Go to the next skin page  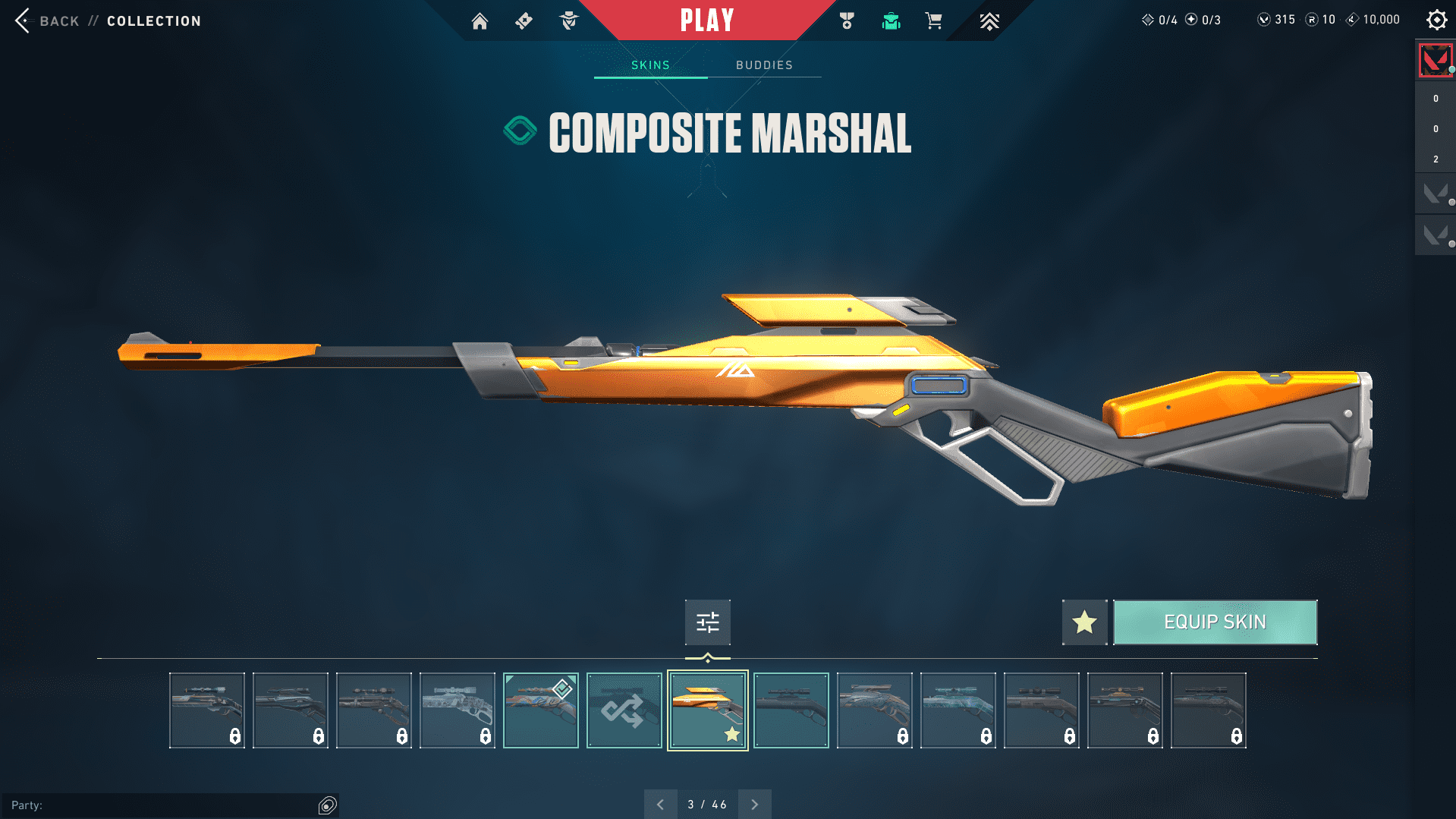pos(754,805)
